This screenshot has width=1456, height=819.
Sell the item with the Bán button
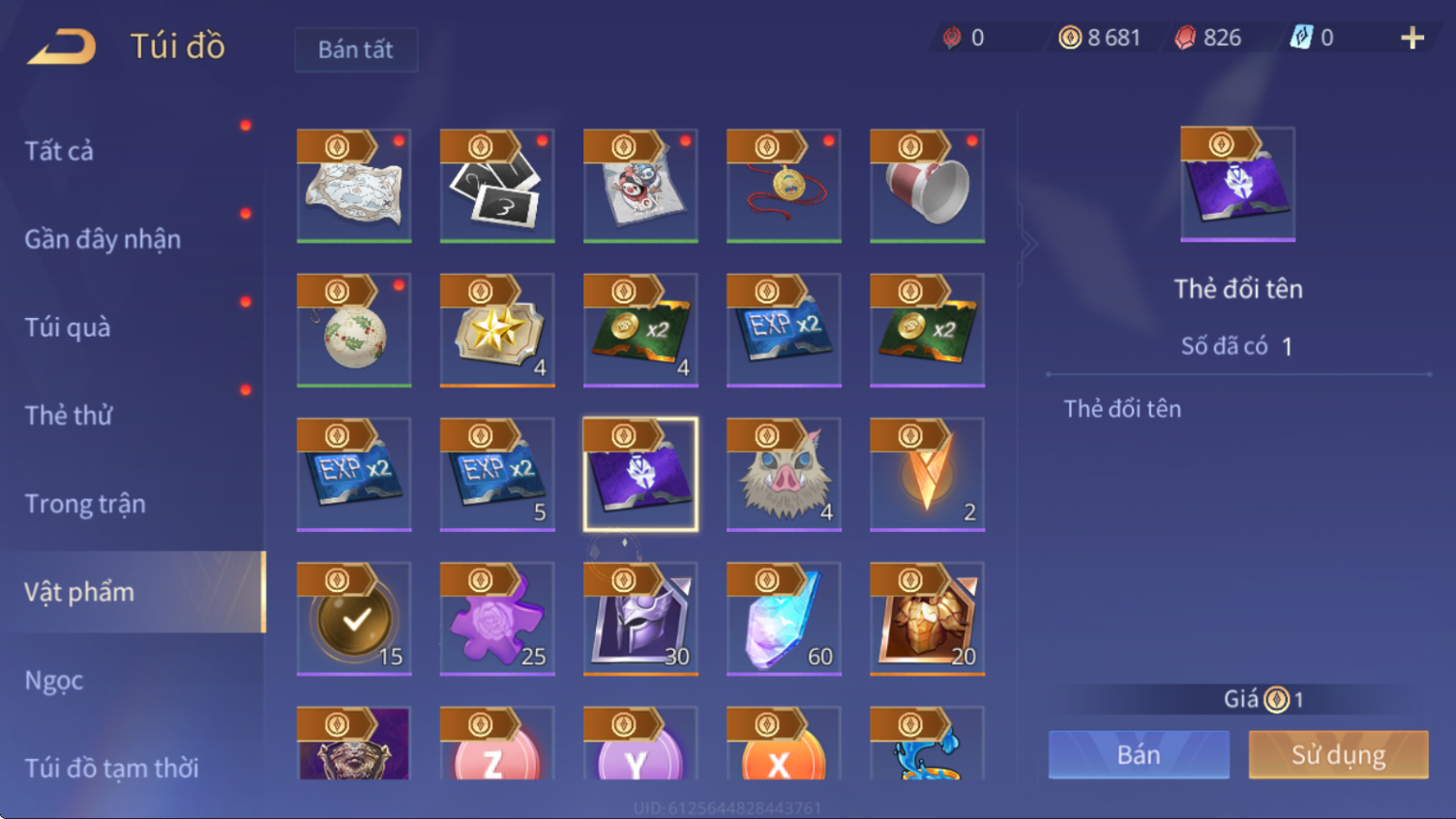[x=1139, y=754]
